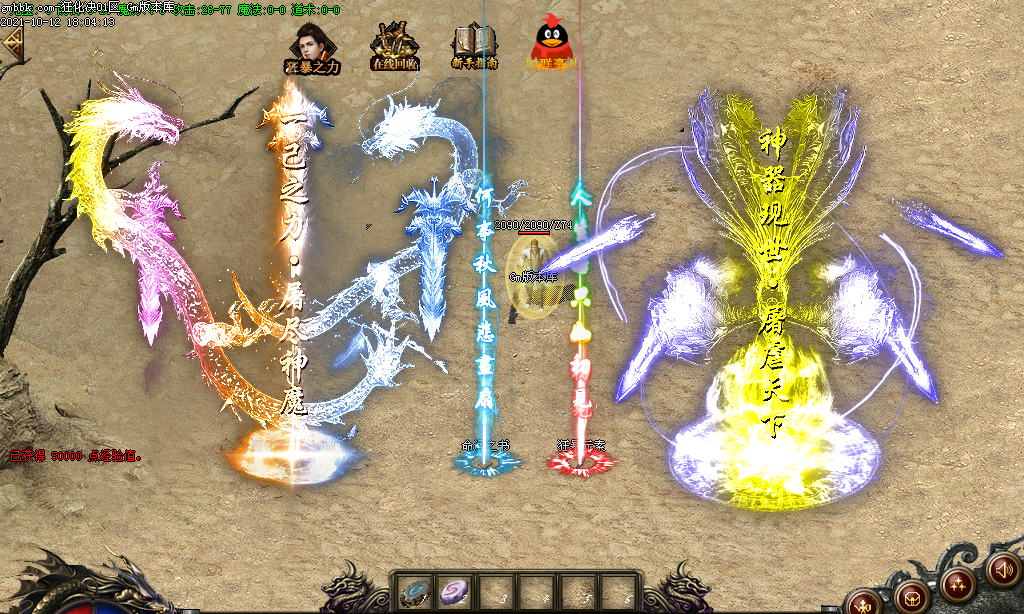Expand the gold triangle arrow panel toggle
This screenshot has width=1024, height=614.
click(13, 43)
